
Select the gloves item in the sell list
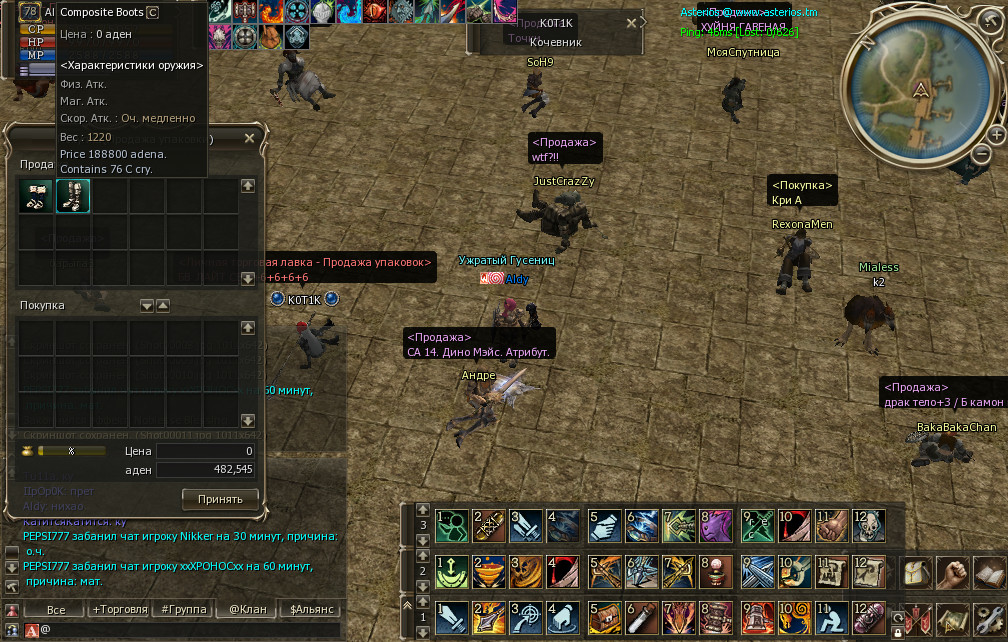tap(36, 196)
